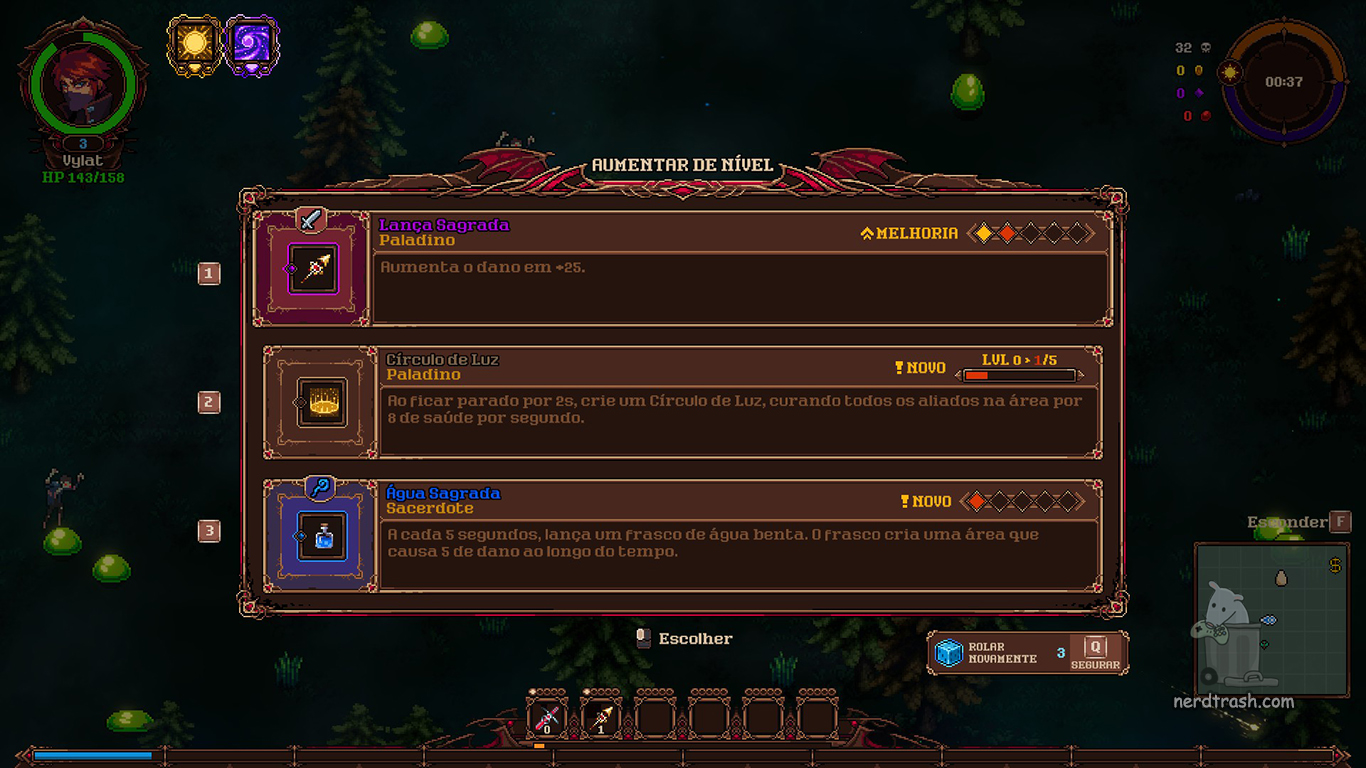This screenshot has width=1366, height=768.
Task: Click the purple vortex buff icon
Action: 251,44
